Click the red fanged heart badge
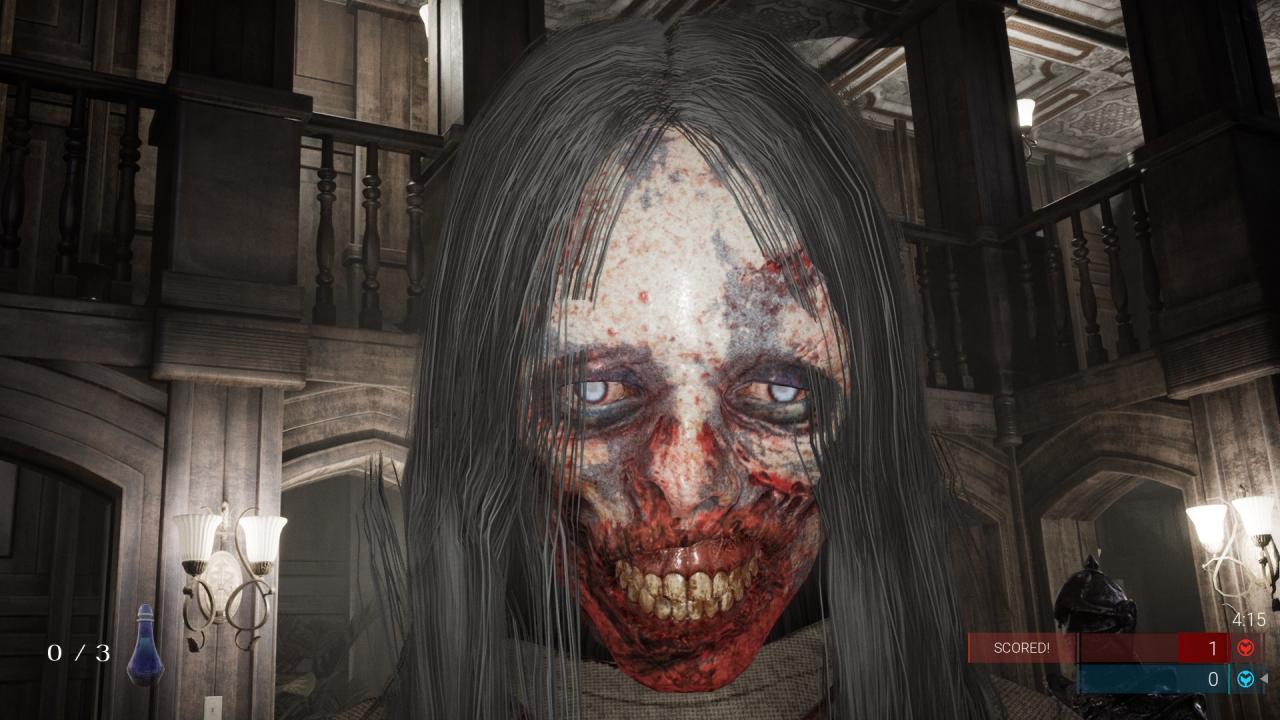This screenshot has height=720, width=1280. pyautogui.click(x=1244, y=647)
